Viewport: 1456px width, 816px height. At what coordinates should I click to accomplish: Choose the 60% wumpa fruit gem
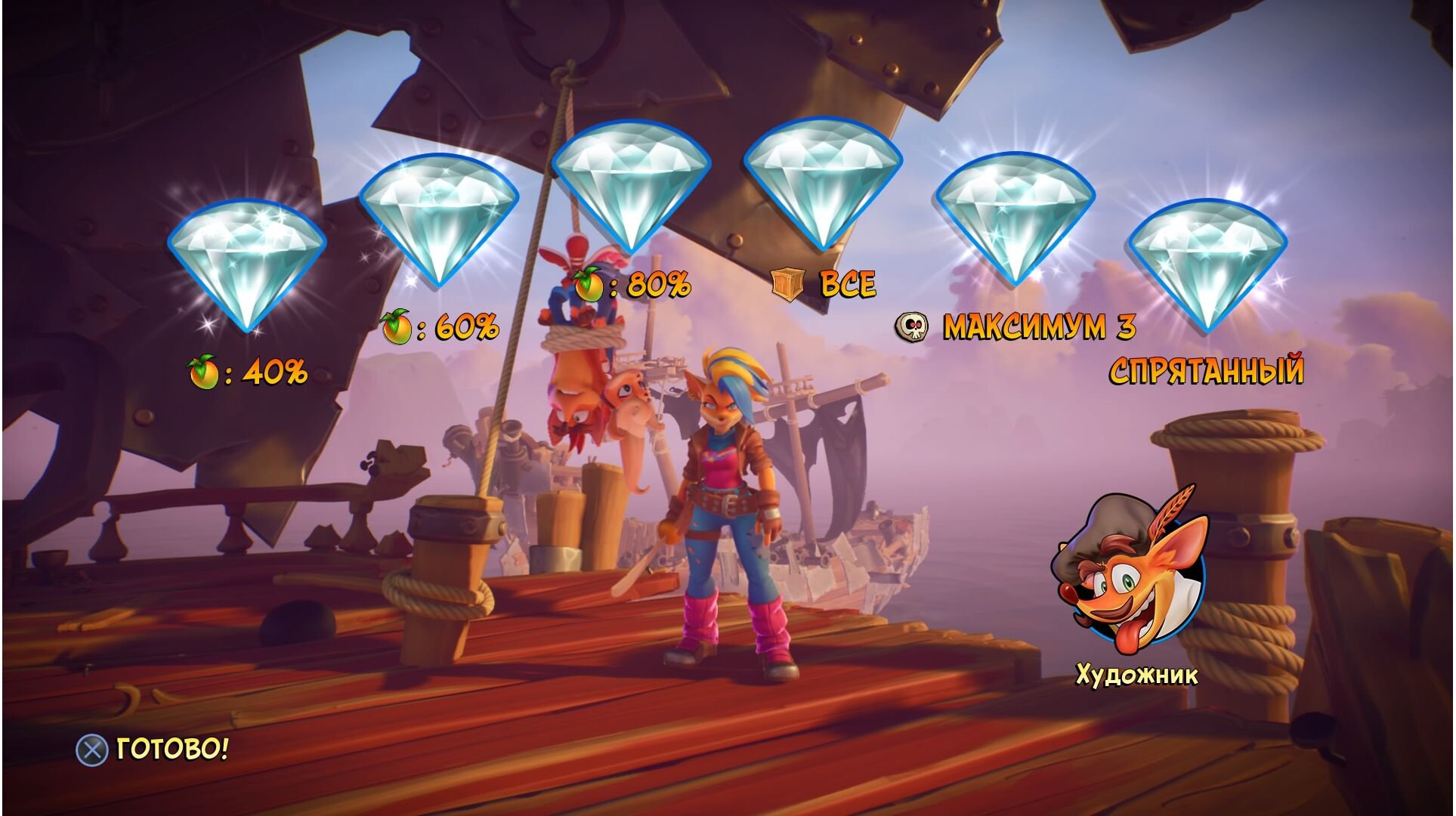tap(439, 218)
